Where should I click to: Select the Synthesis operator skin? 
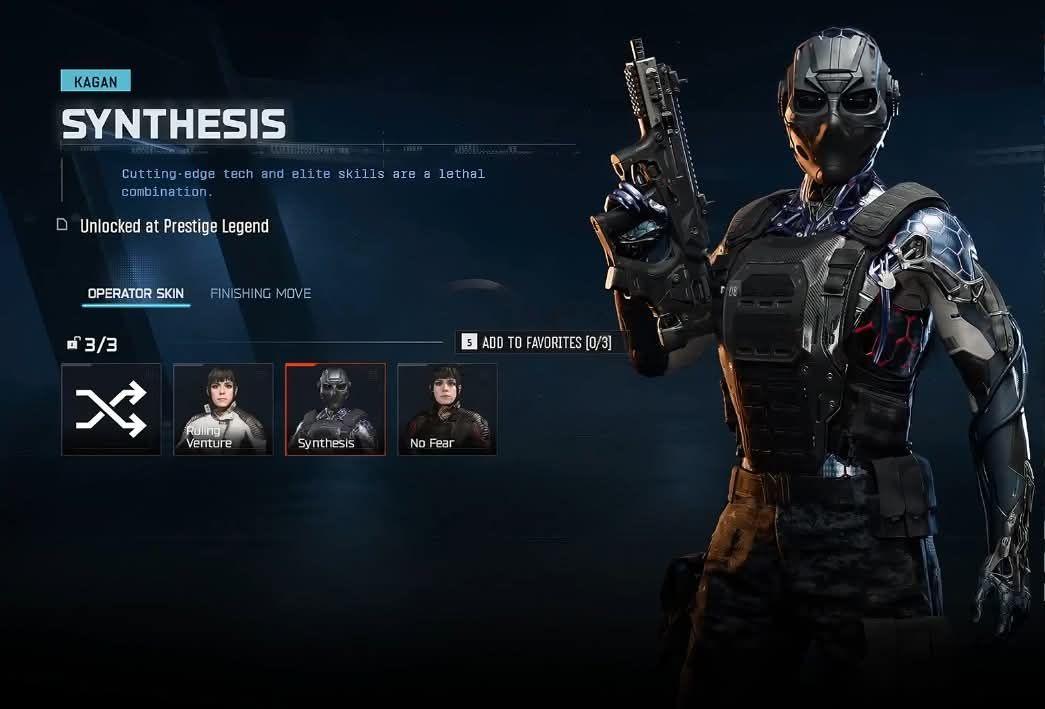335,409
